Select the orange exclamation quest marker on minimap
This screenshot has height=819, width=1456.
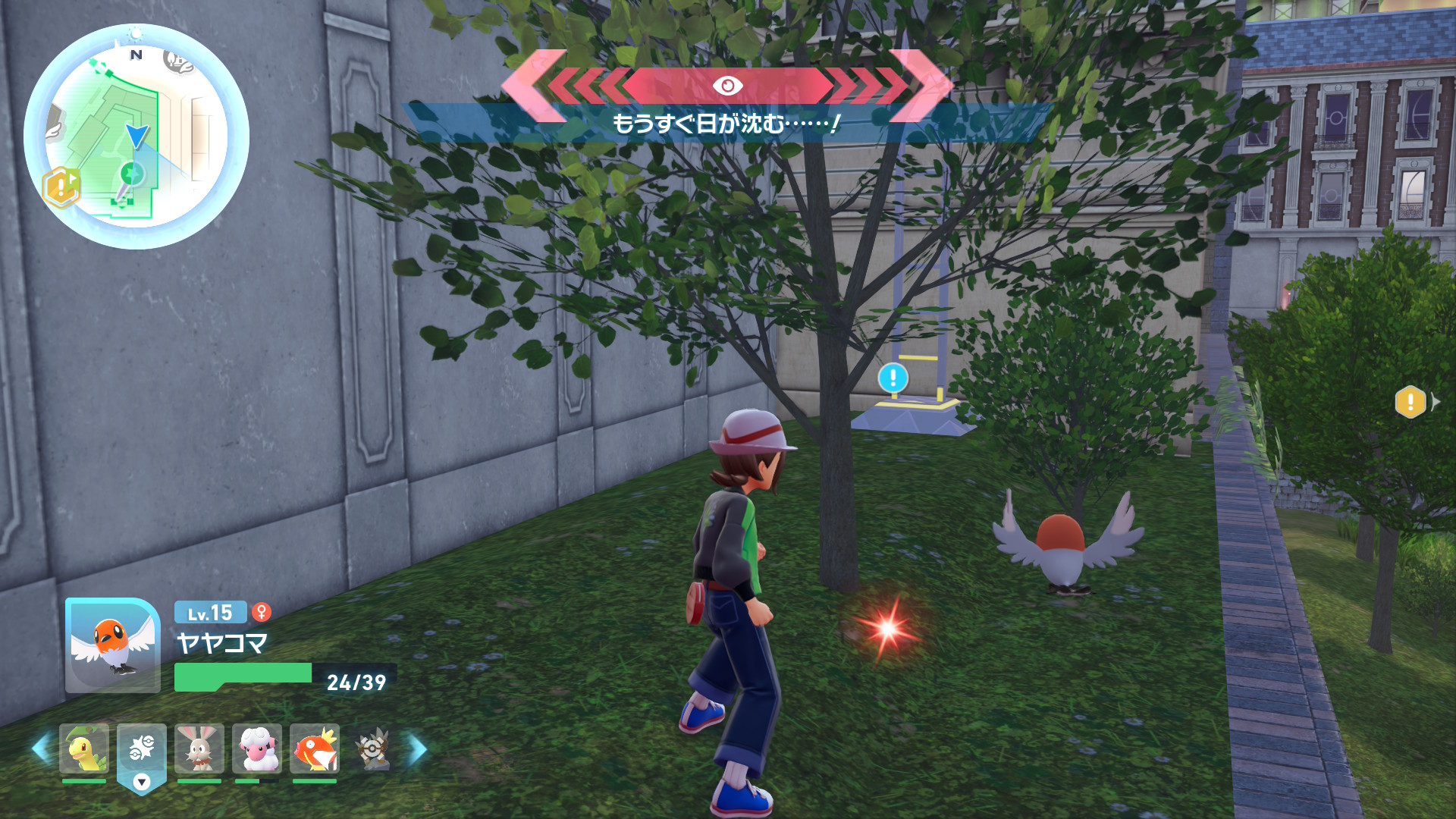pos(61,187)
